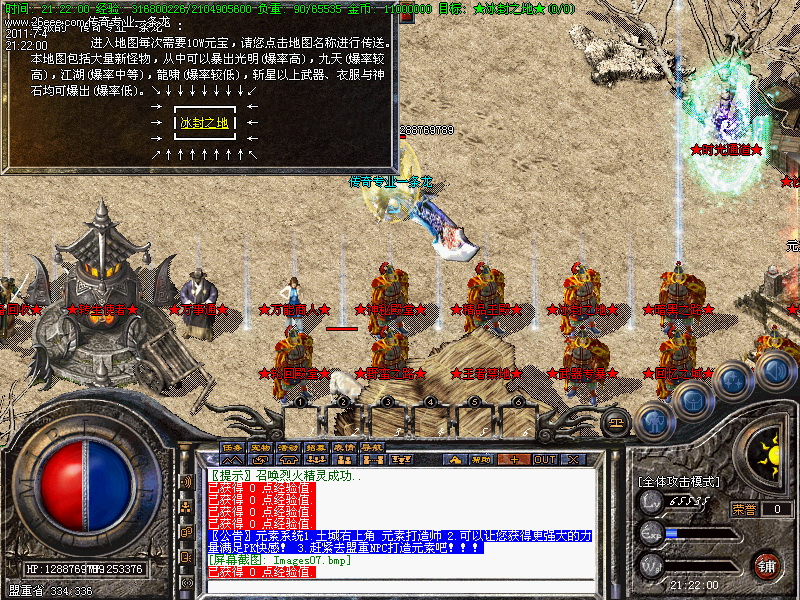800x600 pixels.
Task: Open the 招募 recruit tab
Action: pyautogui.click(x=316, y=446)
